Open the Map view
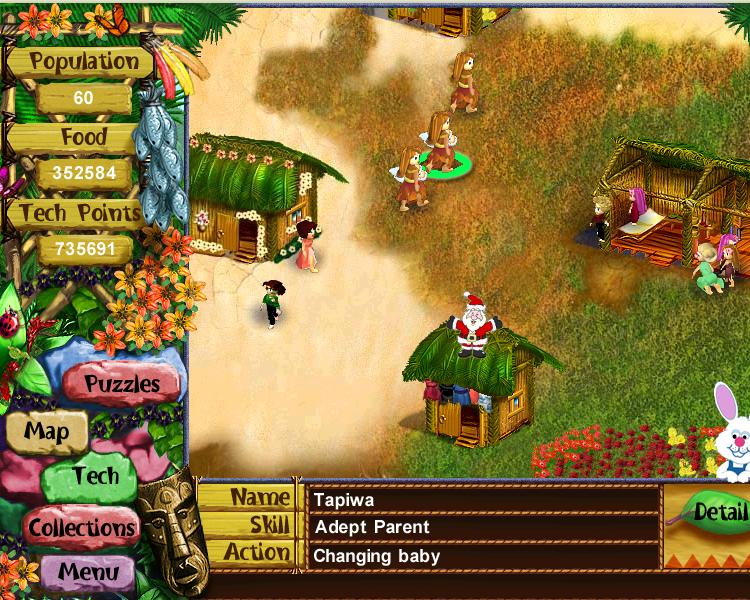The image size is (750, 600). (x=46, y=432)
